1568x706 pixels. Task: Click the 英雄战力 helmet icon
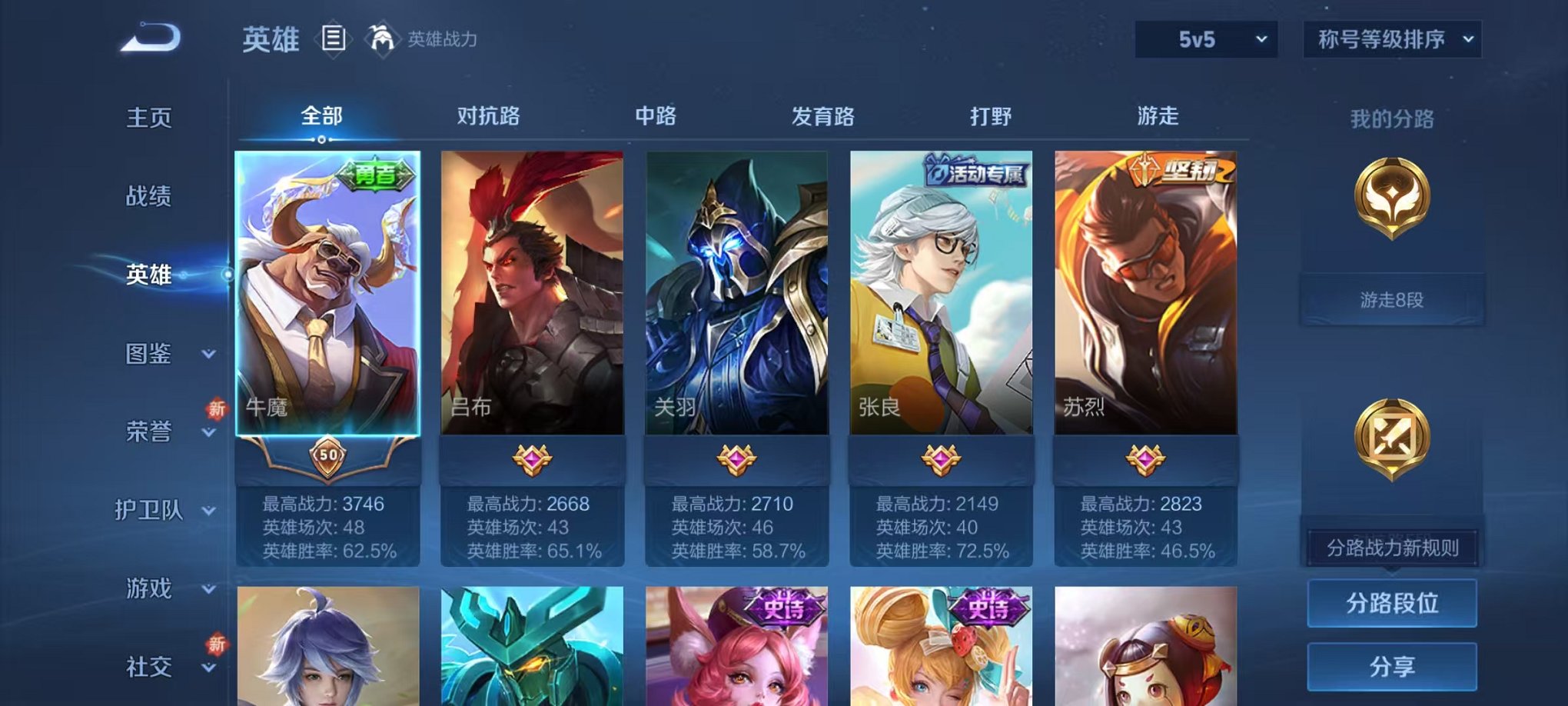tap(381, 37)
